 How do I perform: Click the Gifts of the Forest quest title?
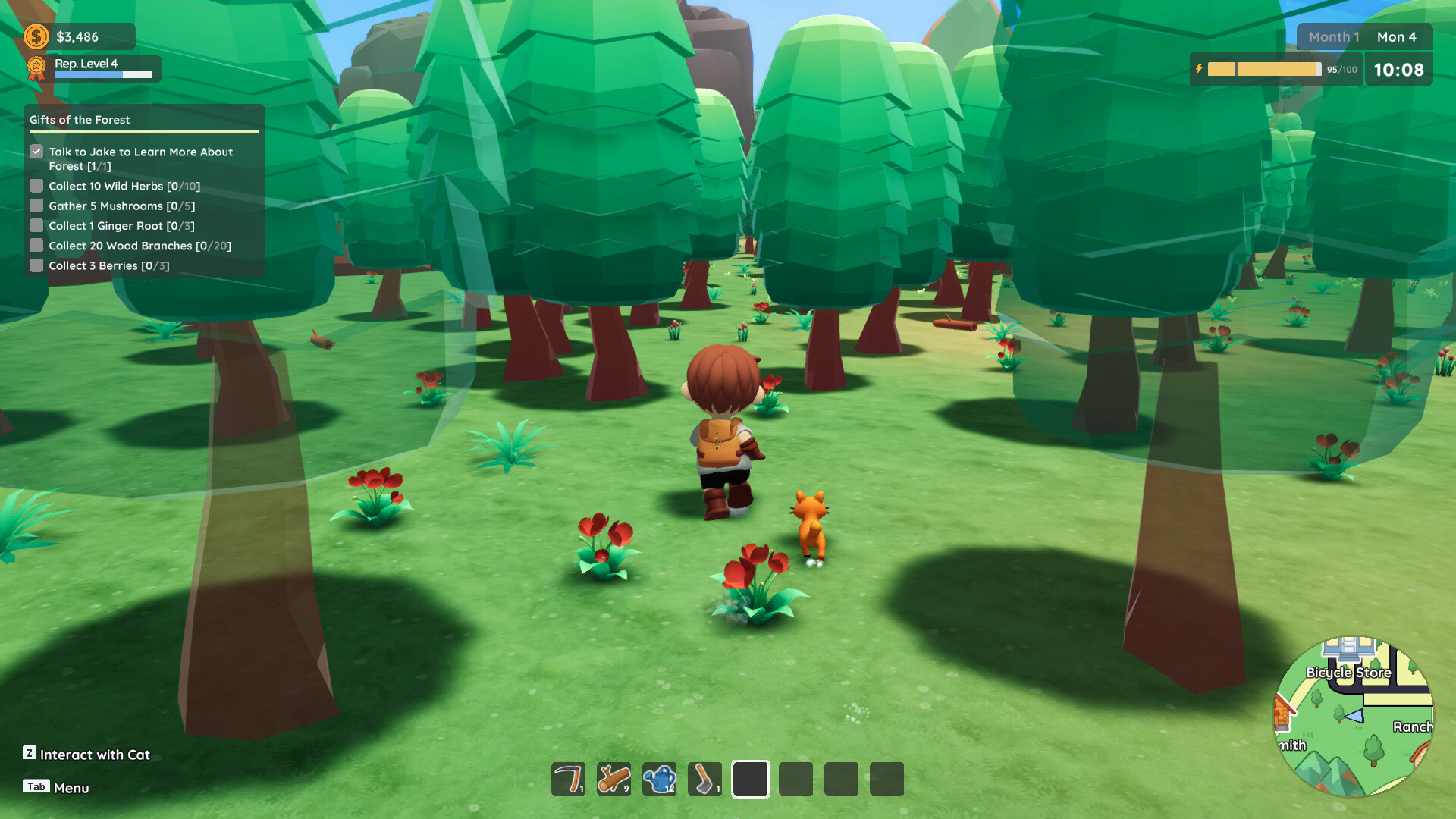coord(80,120)
